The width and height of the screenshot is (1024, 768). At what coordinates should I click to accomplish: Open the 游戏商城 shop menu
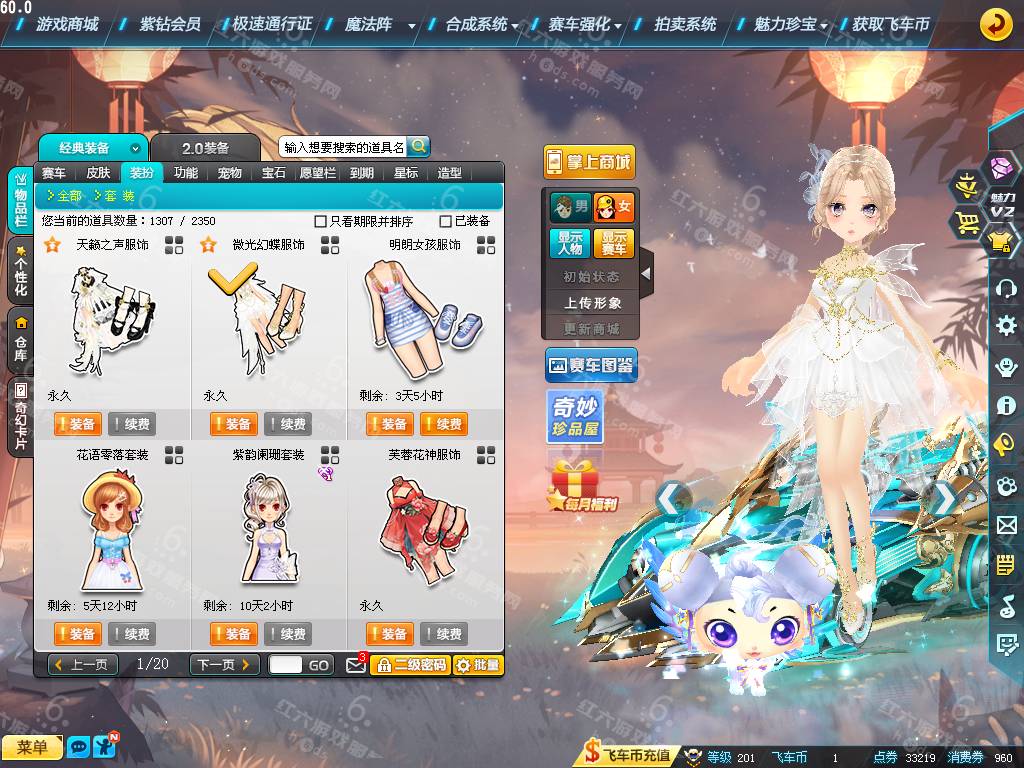(x=66, y=24)
